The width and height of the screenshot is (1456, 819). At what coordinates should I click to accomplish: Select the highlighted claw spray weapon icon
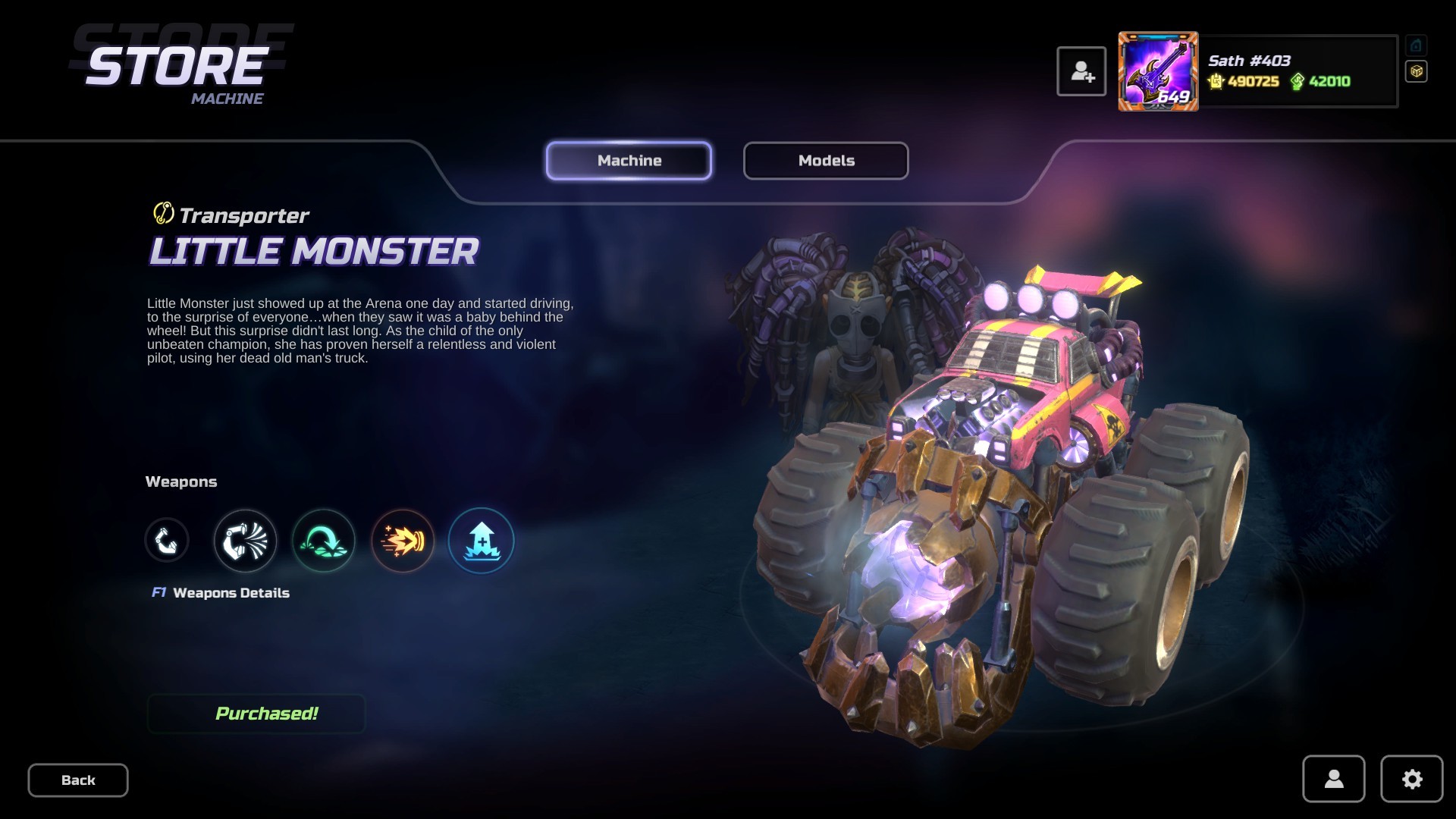point(244,540)
